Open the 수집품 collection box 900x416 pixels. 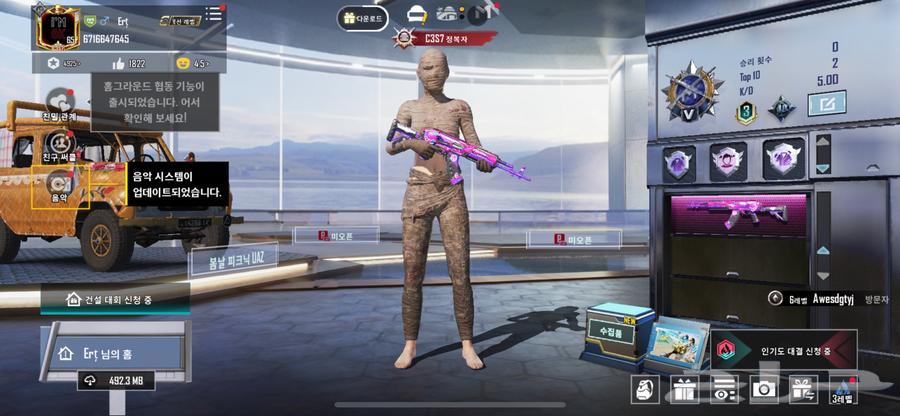pos(615,327)
